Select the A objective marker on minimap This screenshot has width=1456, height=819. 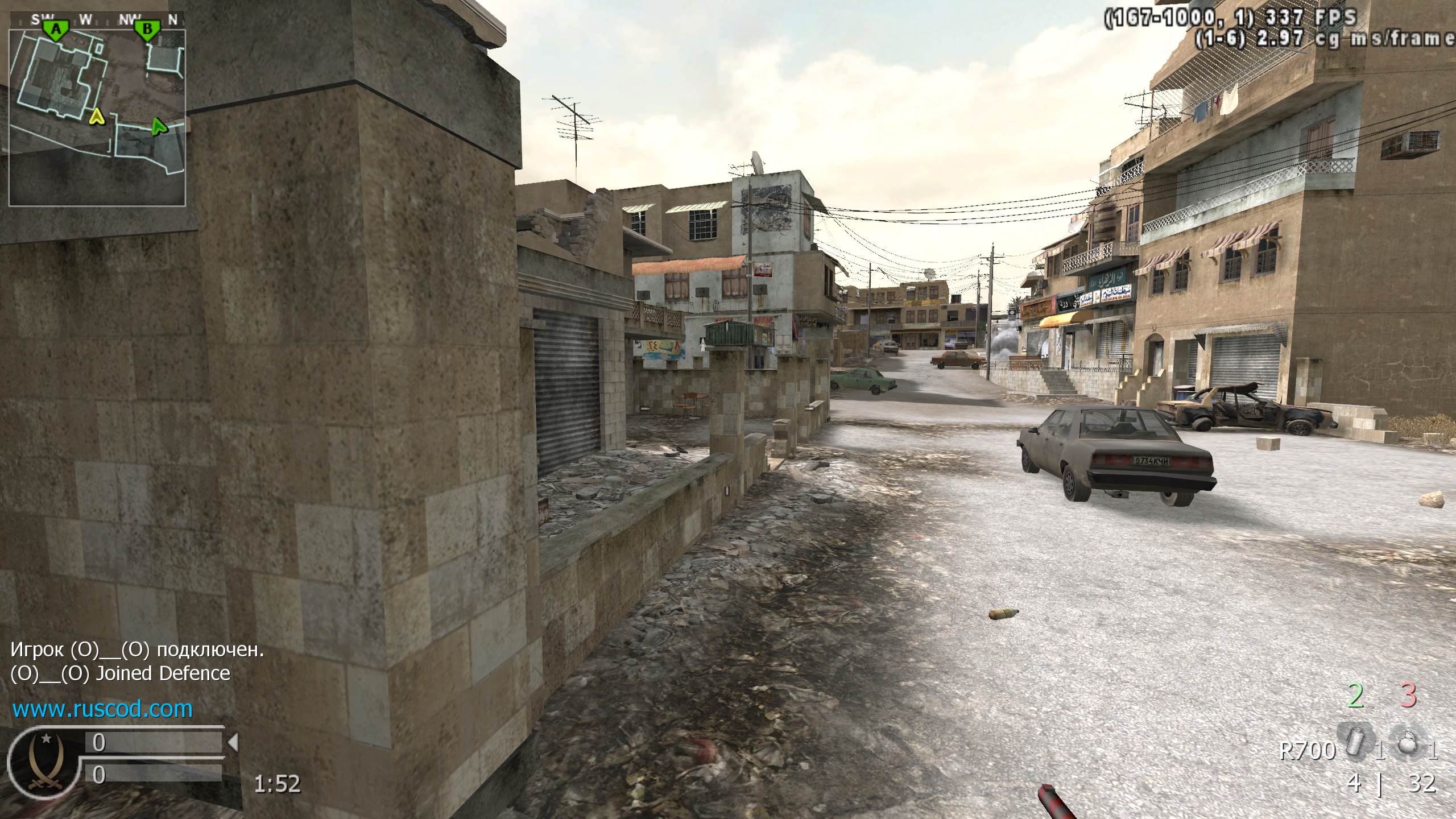(x=56, y=30)
